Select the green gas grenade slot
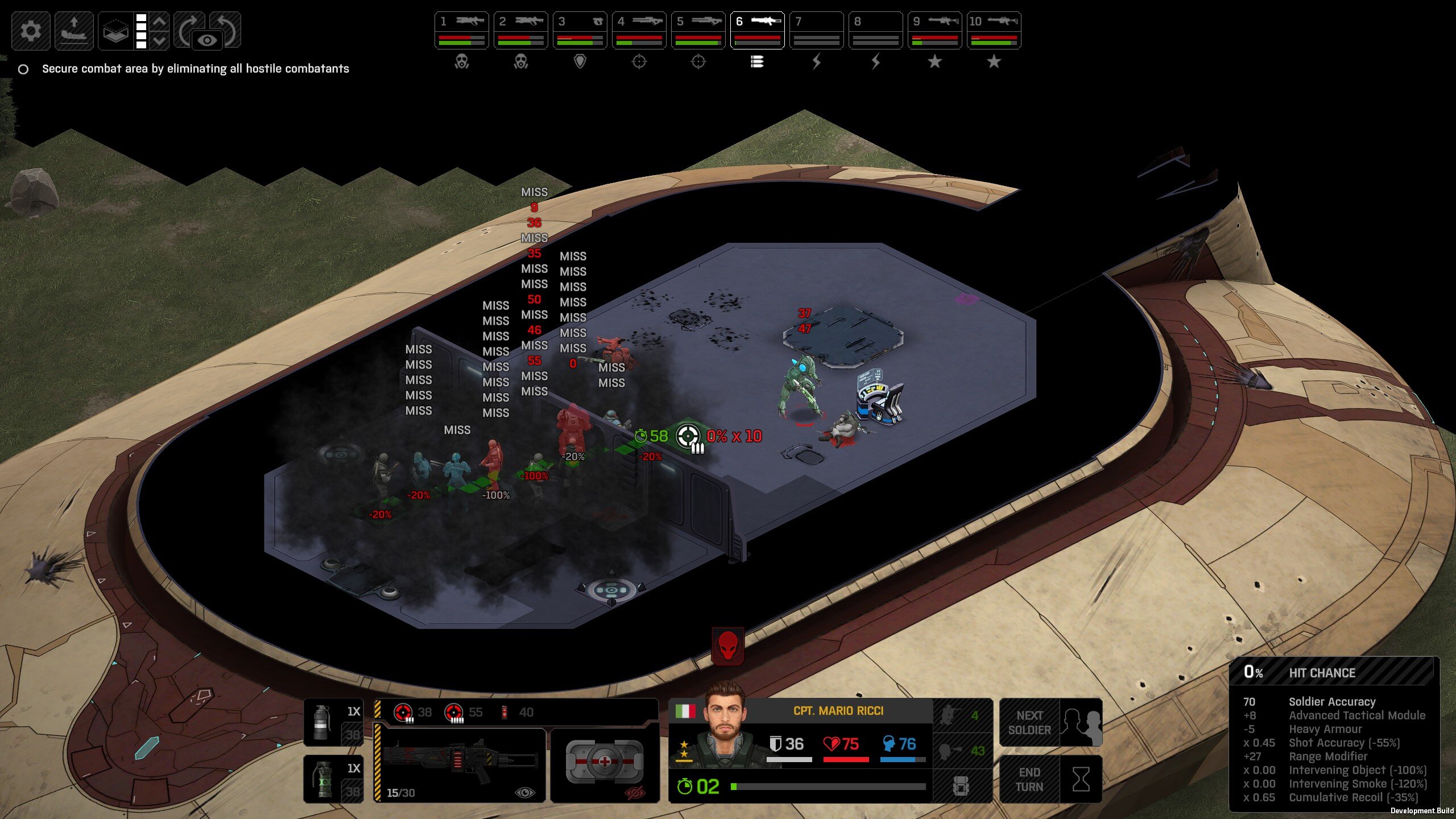 point(333,779)
